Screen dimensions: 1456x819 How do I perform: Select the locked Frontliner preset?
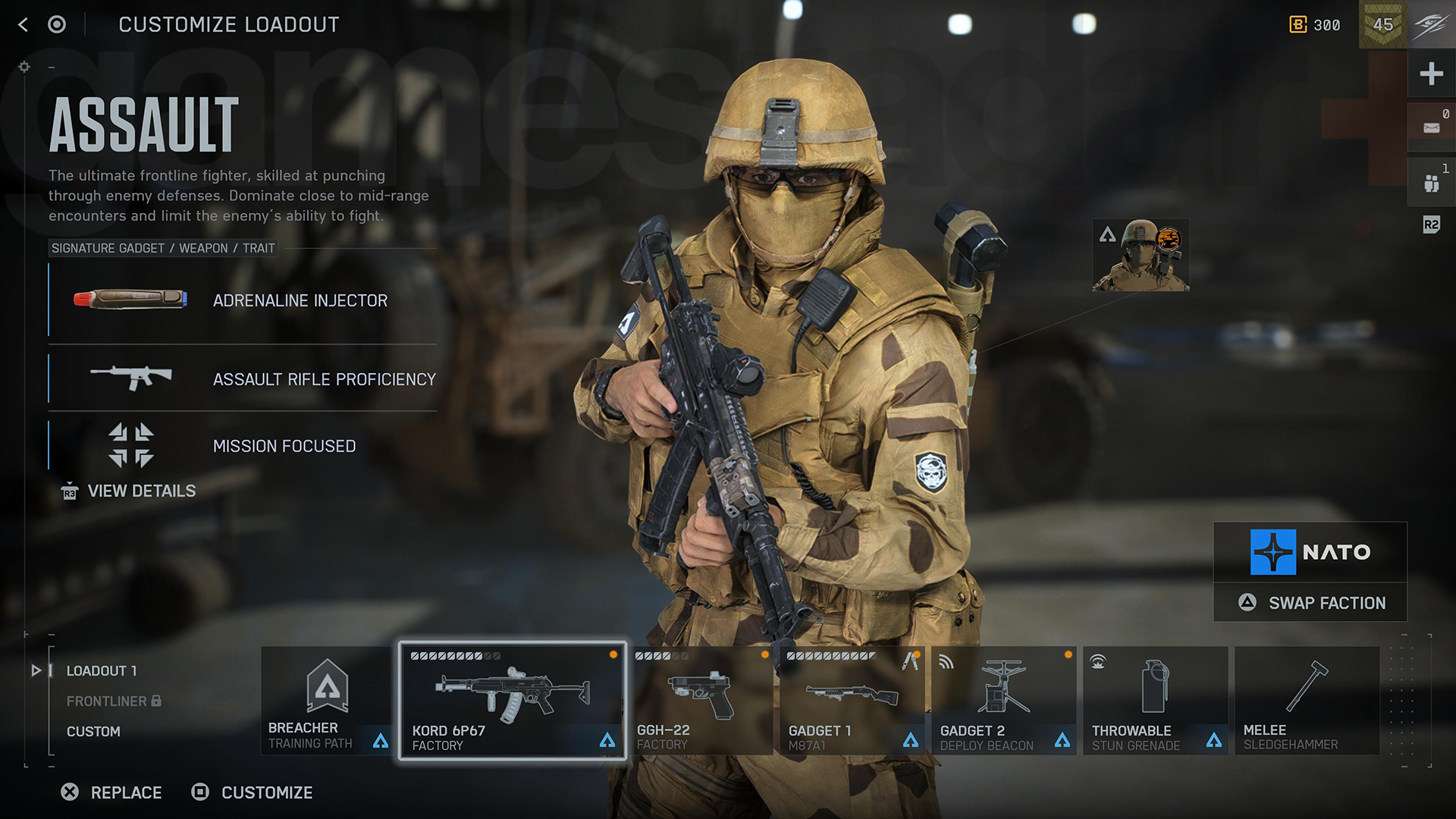tap(107, 701)
